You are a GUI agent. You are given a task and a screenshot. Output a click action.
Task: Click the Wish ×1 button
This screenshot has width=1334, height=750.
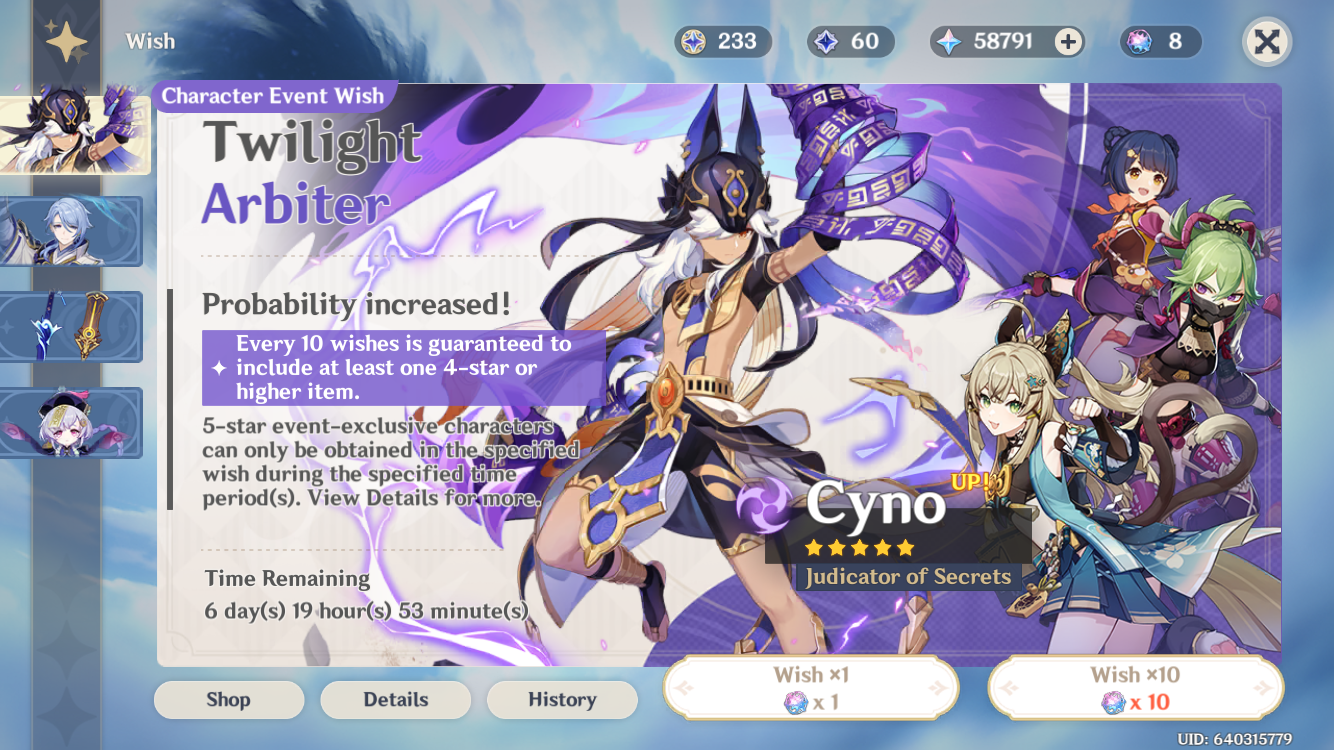point(810,688)
